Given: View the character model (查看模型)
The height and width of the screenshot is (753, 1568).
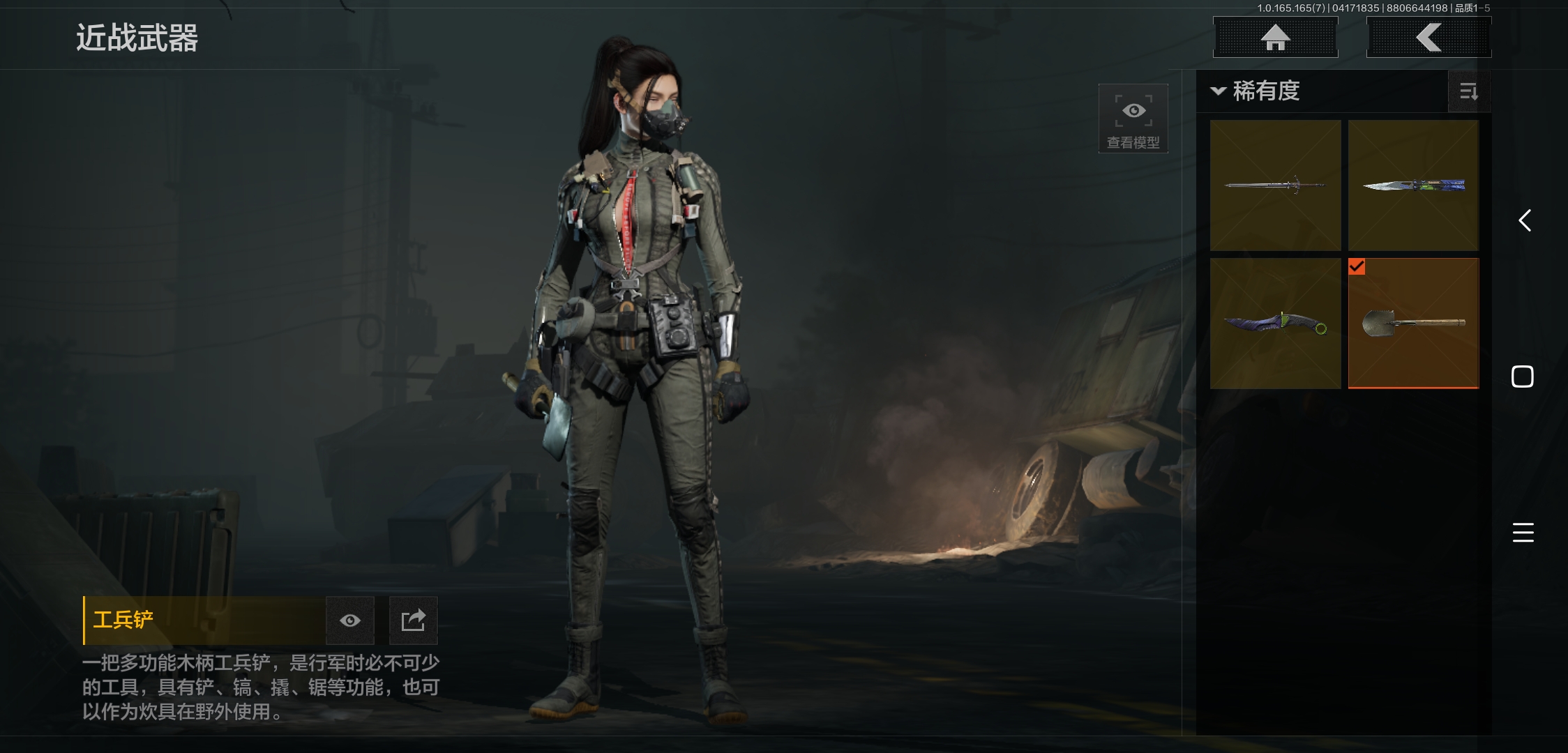Looking at the screenshot, I should point(1133,119).
